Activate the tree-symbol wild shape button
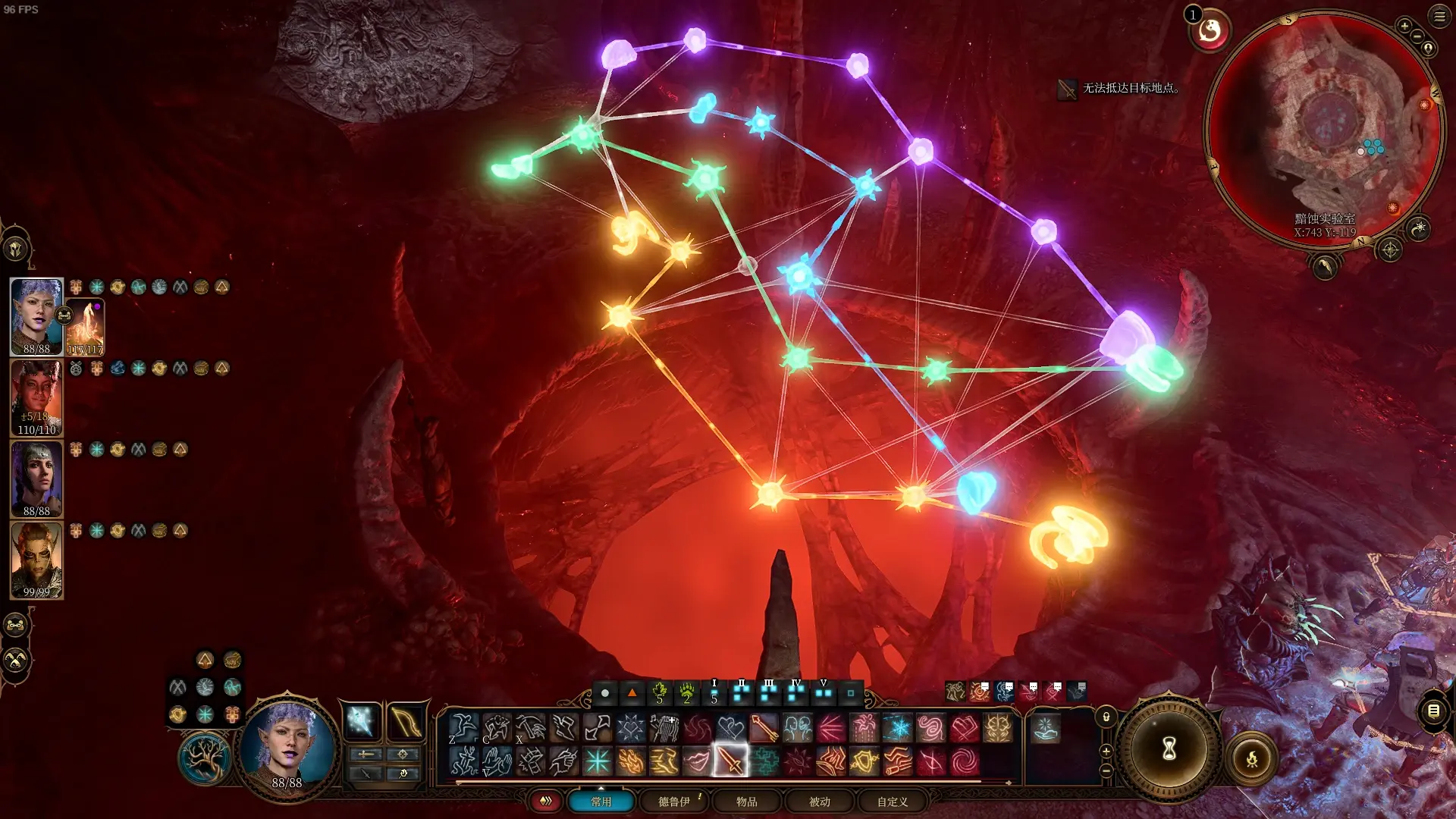Image resolution: width=1456 pixels, height=819 pixels. (x=203, y=758)
